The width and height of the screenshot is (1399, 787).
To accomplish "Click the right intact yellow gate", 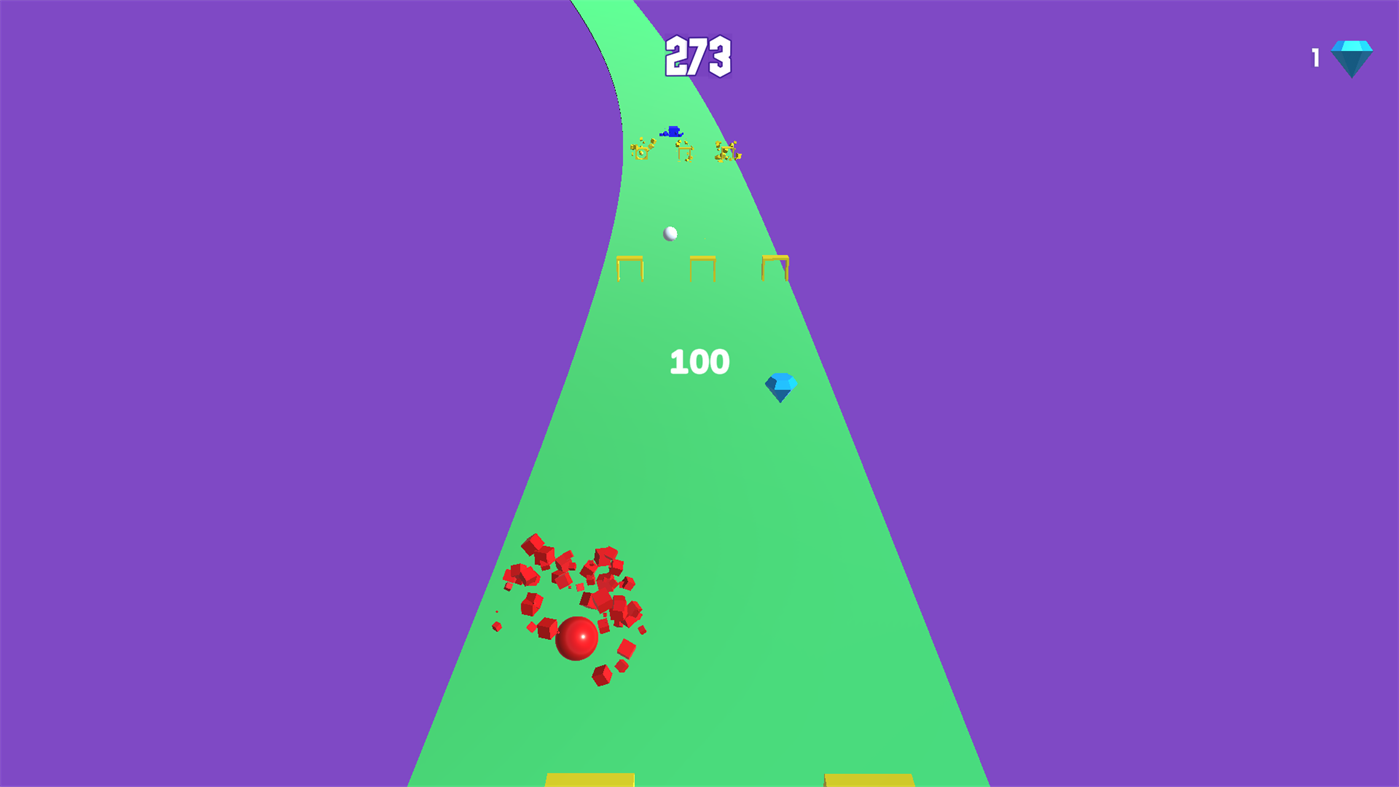I will [x=775, y=267].
